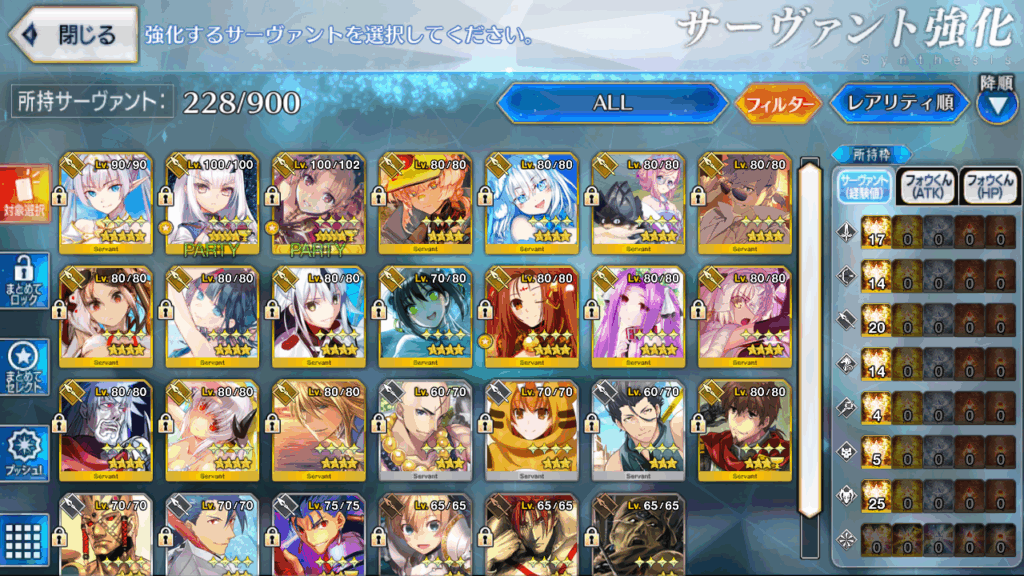
Task: Choose the bald monk Lv. 60/70 servant
Action: pyautogui.click(x=425, y=427)
